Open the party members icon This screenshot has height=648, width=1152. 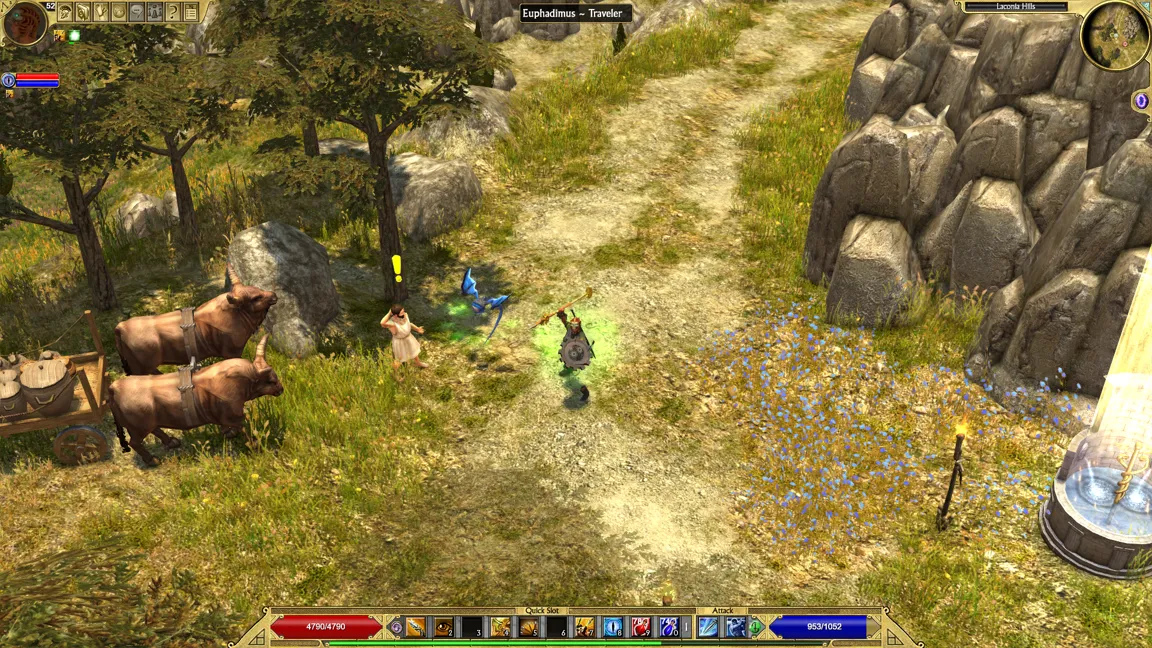click(x=155, y=12)
